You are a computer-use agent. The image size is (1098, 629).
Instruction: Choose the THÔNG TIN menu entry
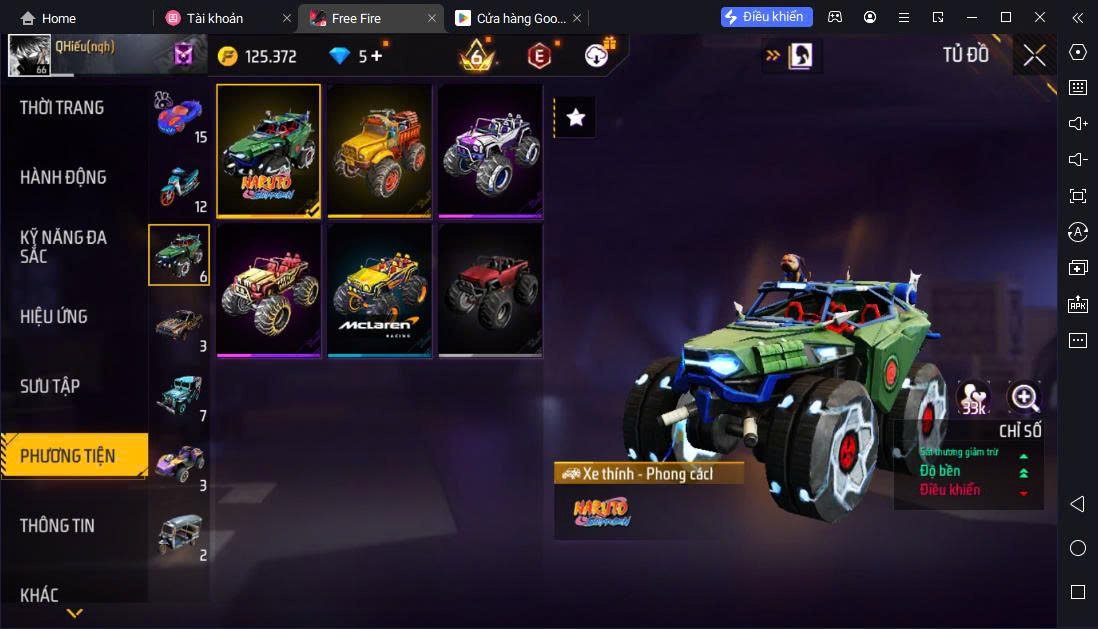click(57, 525)
